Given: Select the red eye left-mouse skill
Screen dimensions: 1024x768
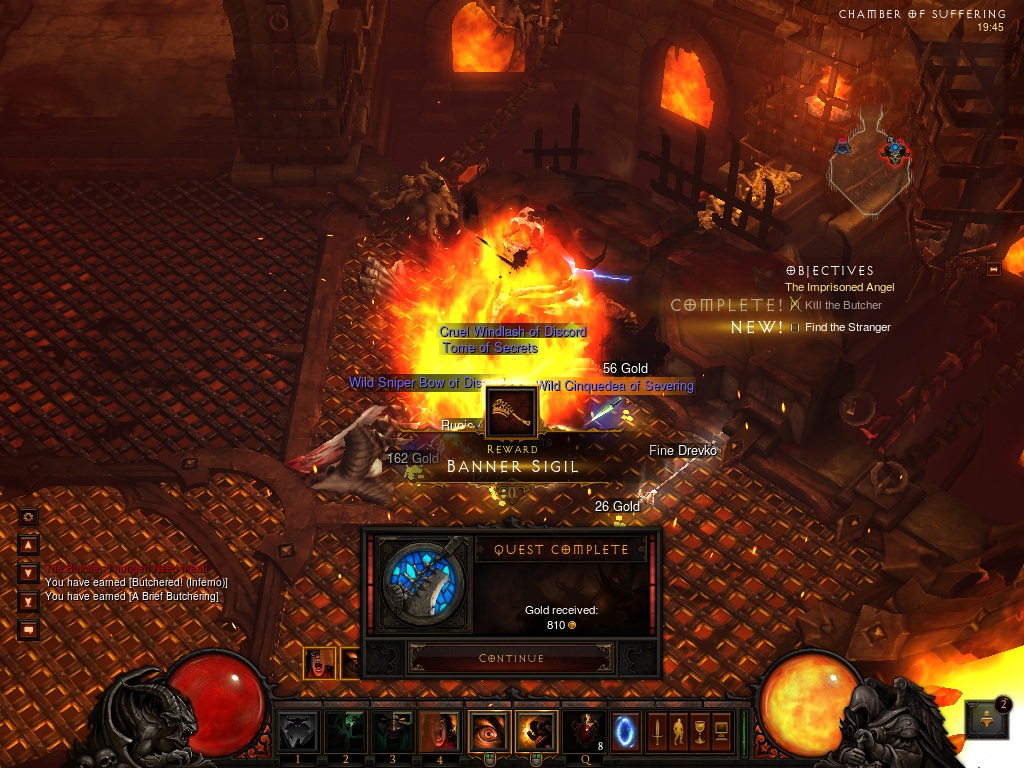Looking at the screenshot, I should 489,732.
